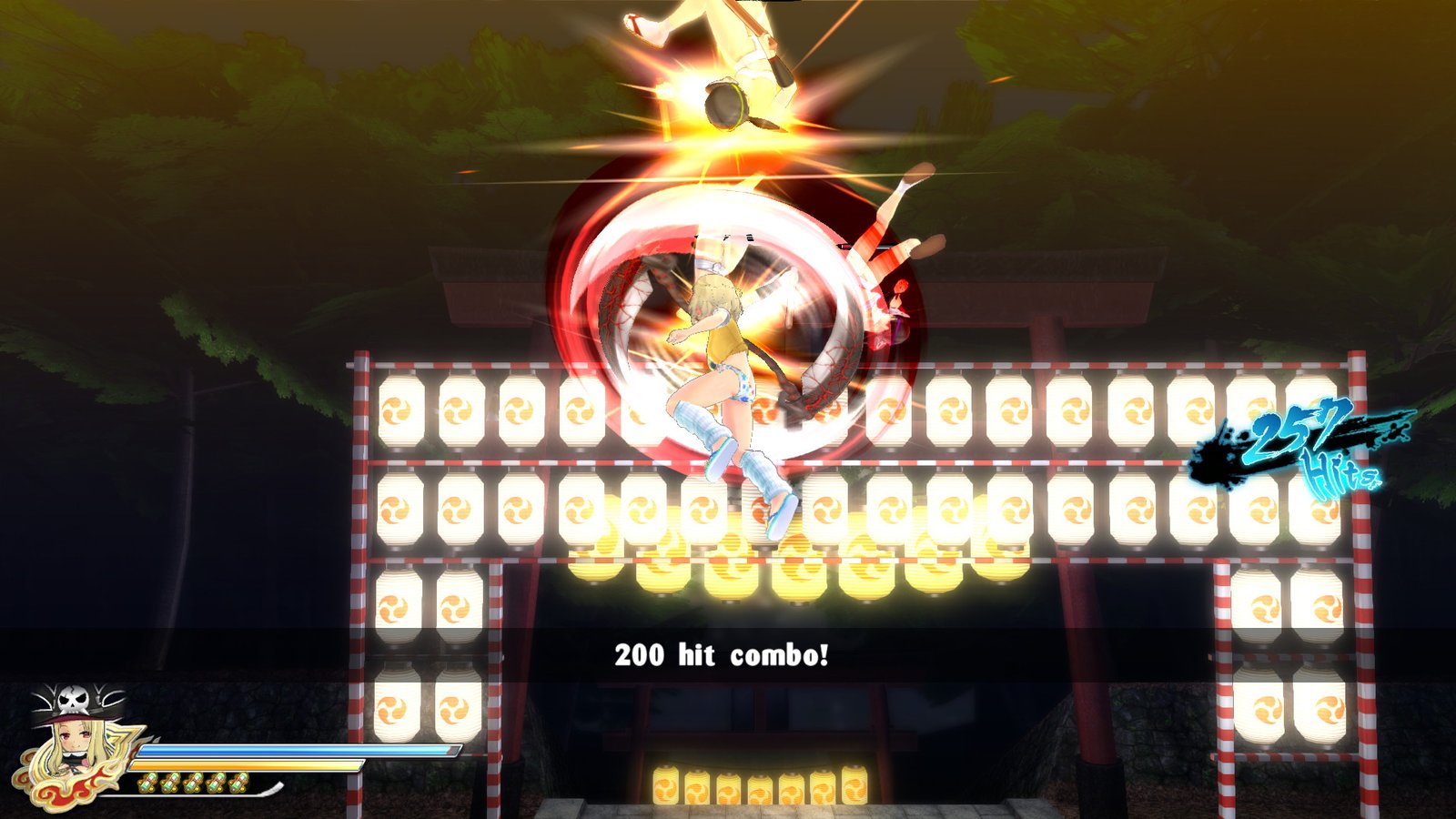Select the second ninja scroll orb icon
This screenshot has width=1456, height=819.
point(172,783)
